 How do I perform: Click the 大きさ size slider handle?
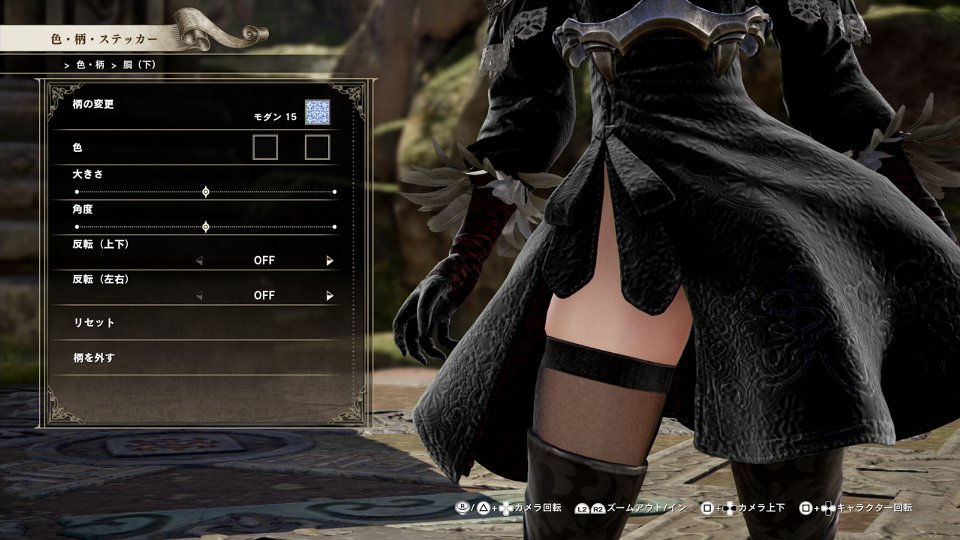206,191
